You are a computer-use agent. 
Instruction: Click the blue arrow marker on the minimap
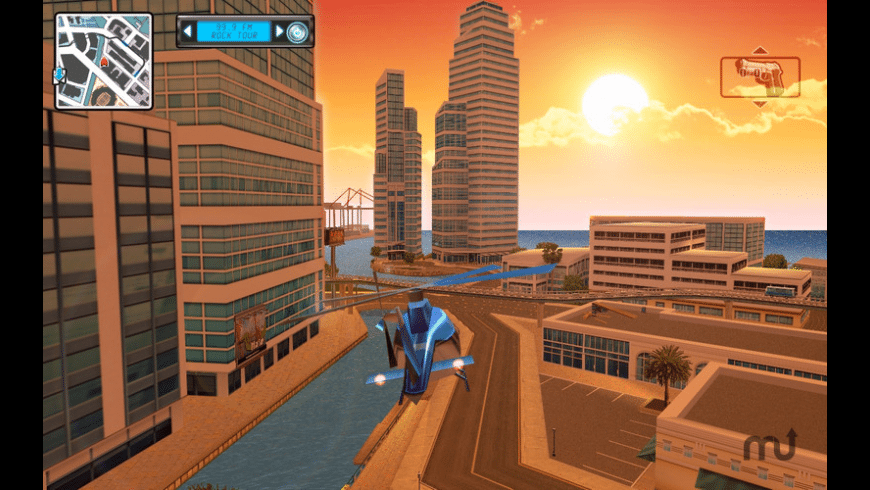59,74
